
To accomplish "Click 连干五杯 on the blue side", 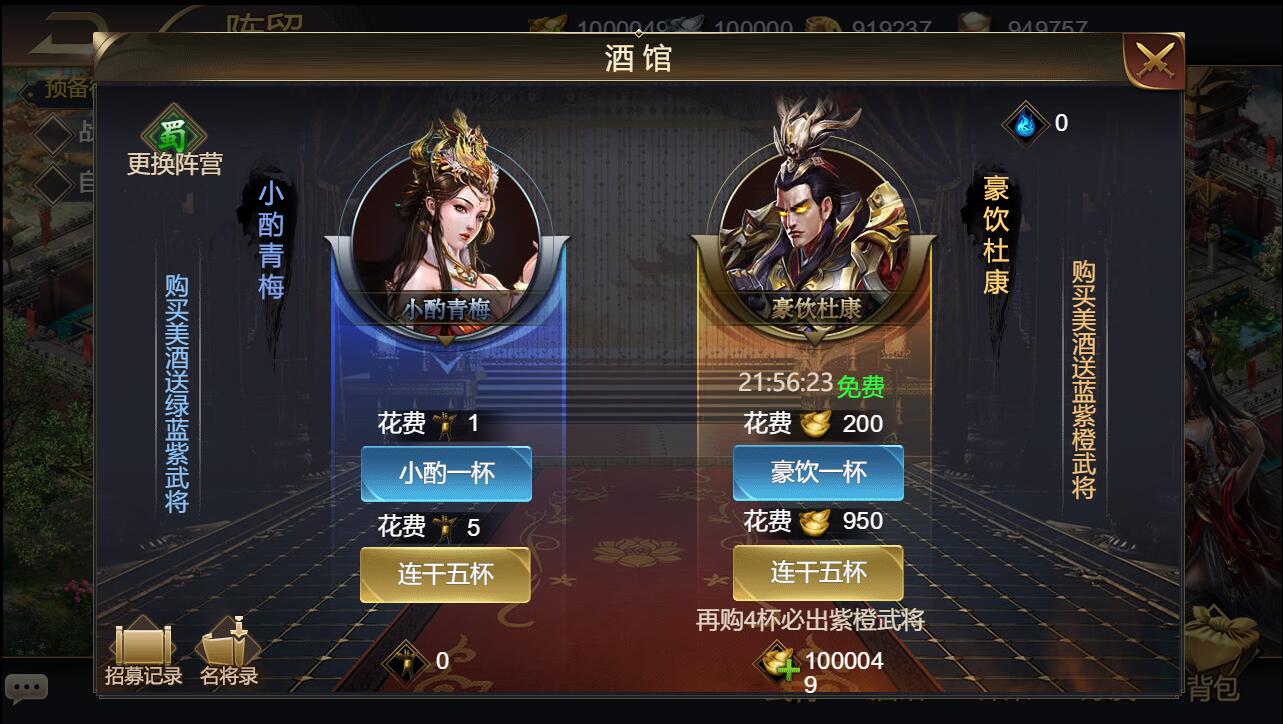I will (445, 575).
